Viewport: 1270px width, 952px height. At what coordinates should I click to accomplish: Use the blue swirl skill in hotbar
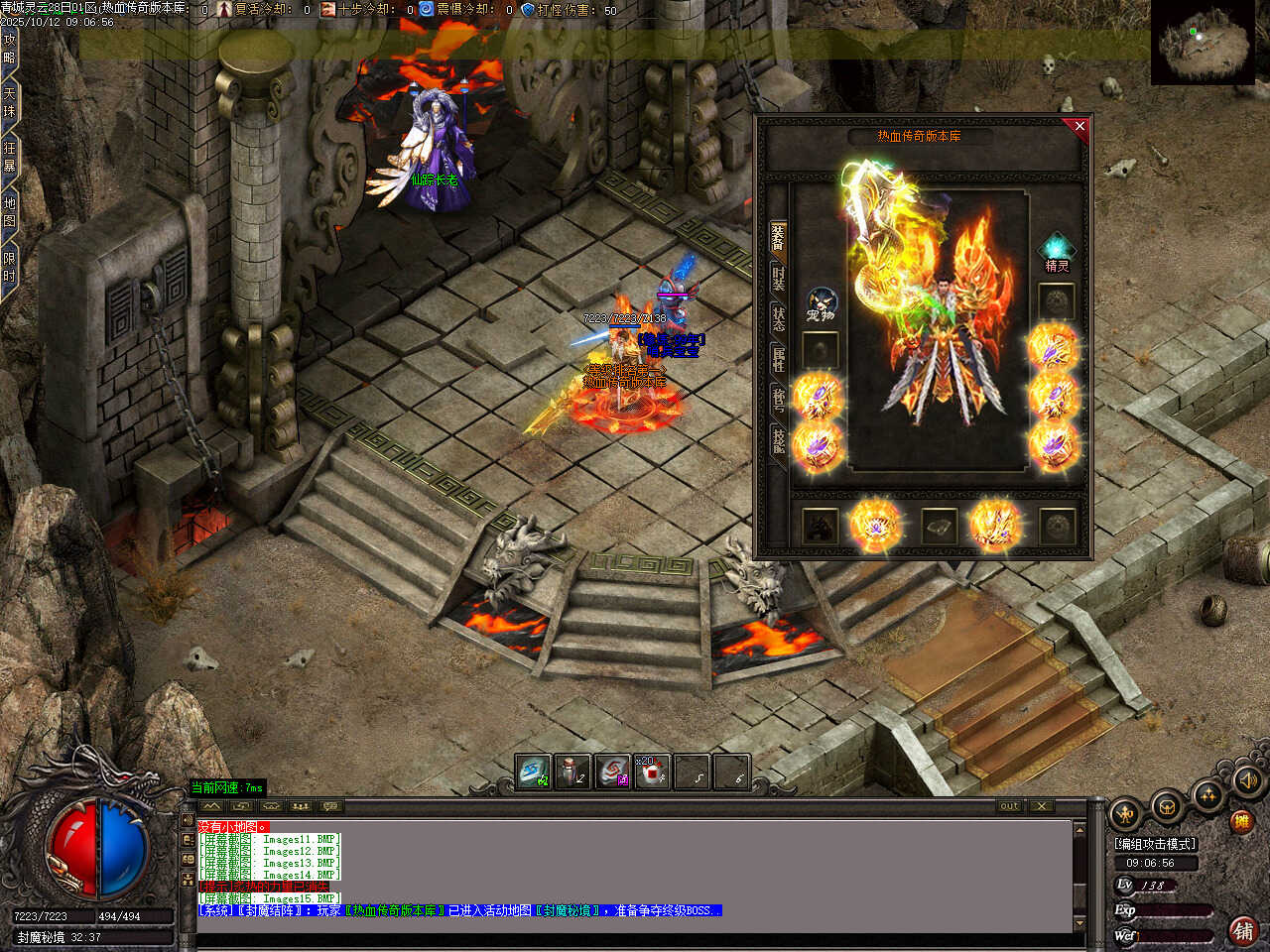(533, 773)
